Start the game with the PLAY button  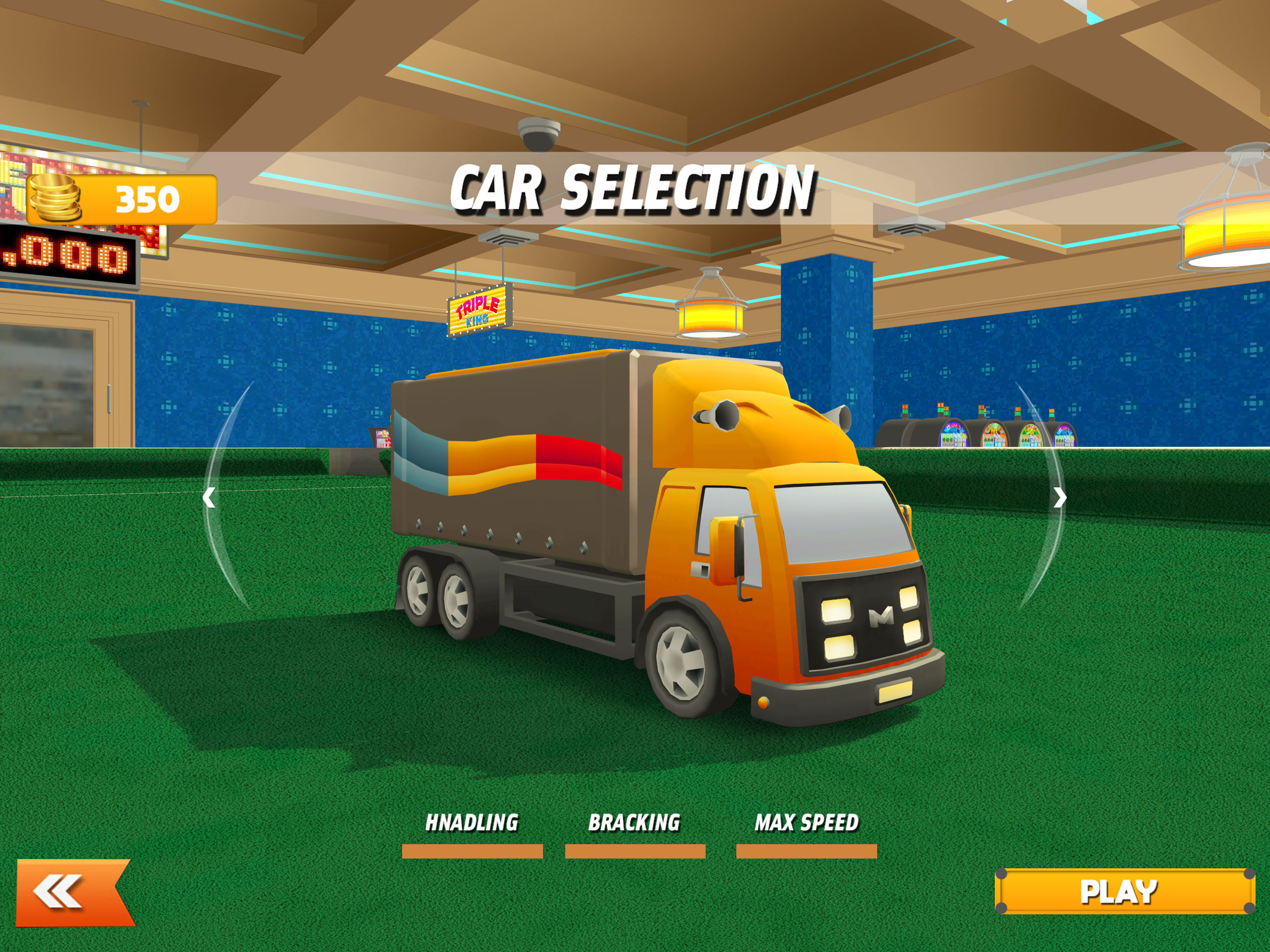pyautogui.click(x=1124, y=891)
